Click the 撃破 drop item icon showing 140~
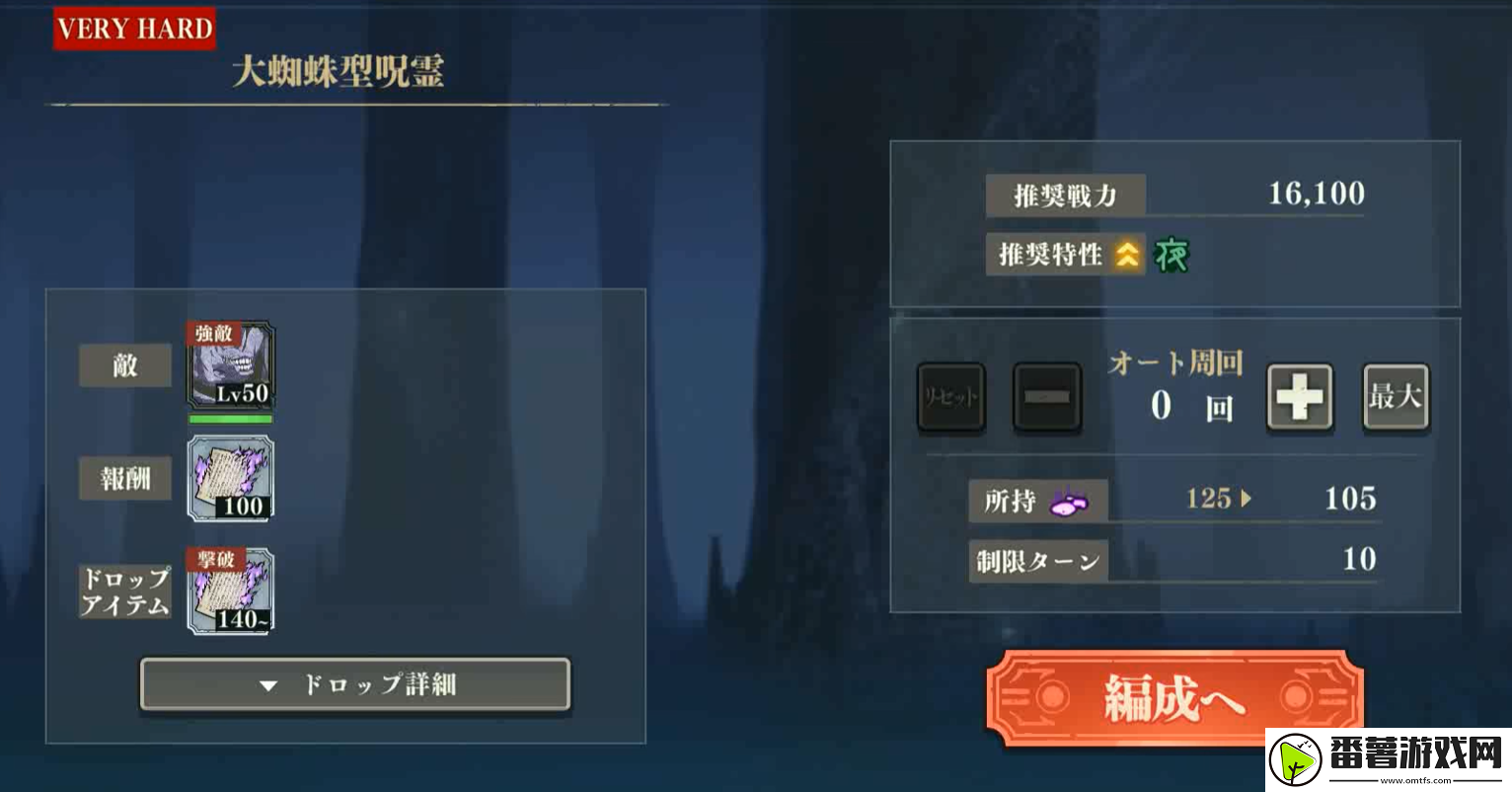The height and width of the screenshot is (792, 1512). [x=229, y=592]
